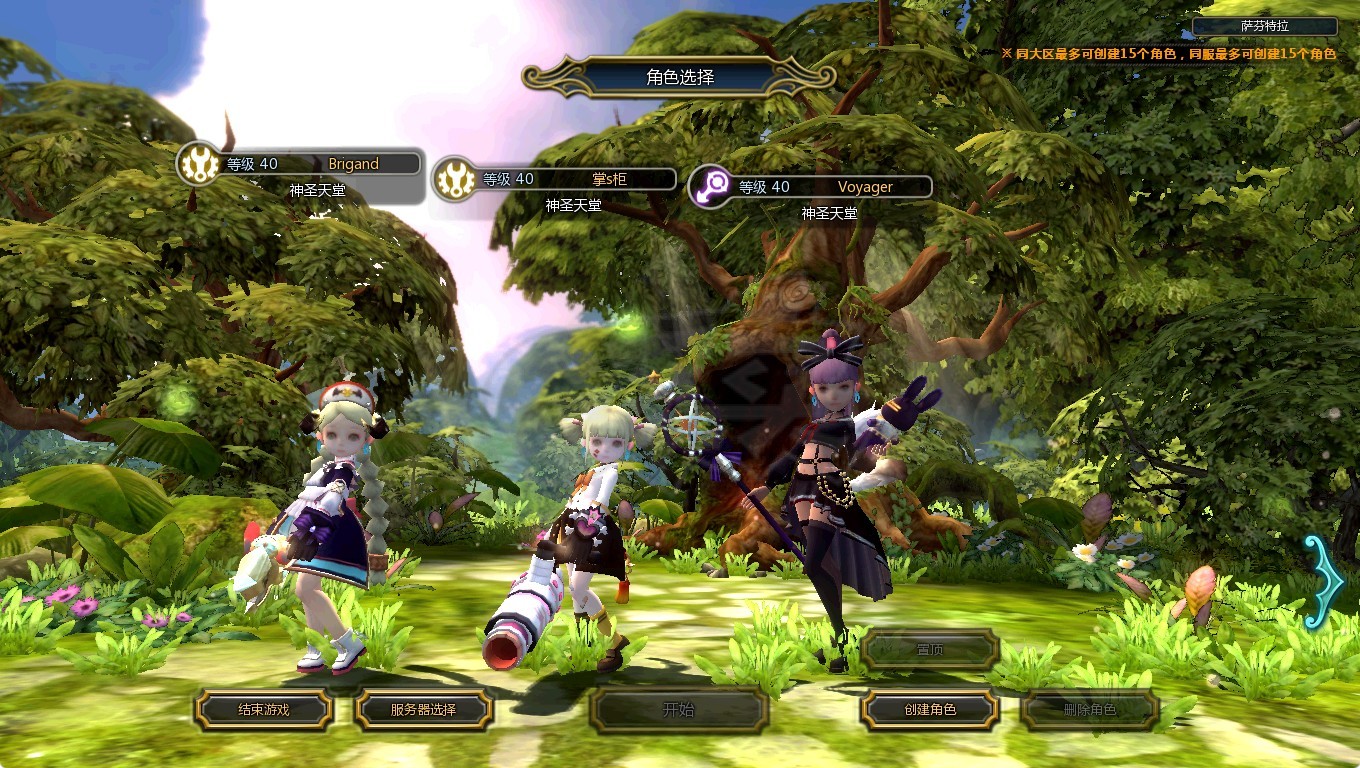
Task: Show next characters with the blue arrow
Action: click(x=1324, y=582)
